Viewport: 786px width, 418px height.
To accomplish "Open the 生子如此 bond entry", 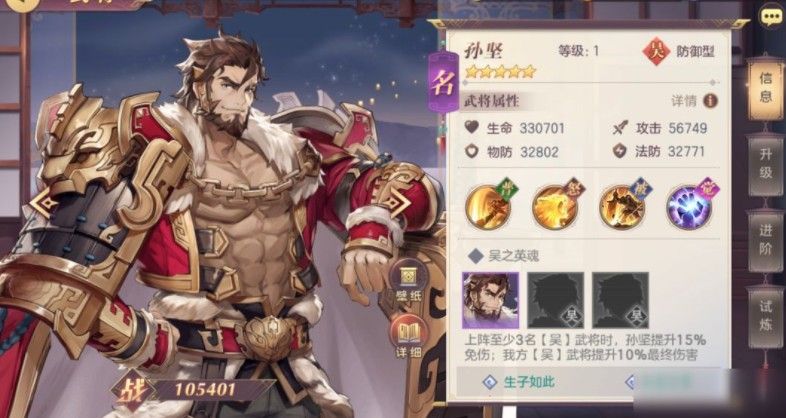I will tap(526, 382).
